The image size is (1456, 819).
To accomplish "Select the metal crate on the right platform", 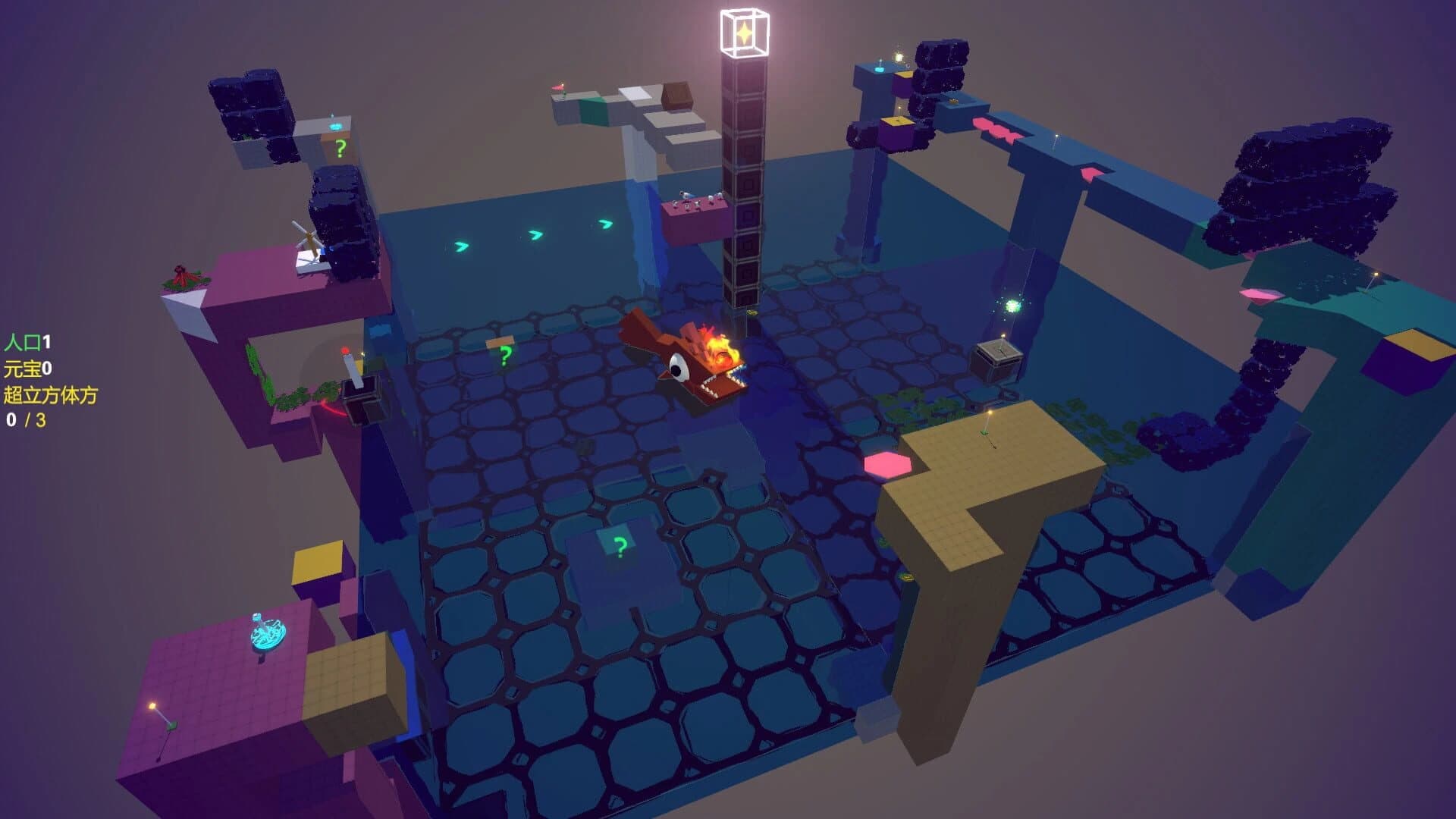I will (x=999, y=355).
